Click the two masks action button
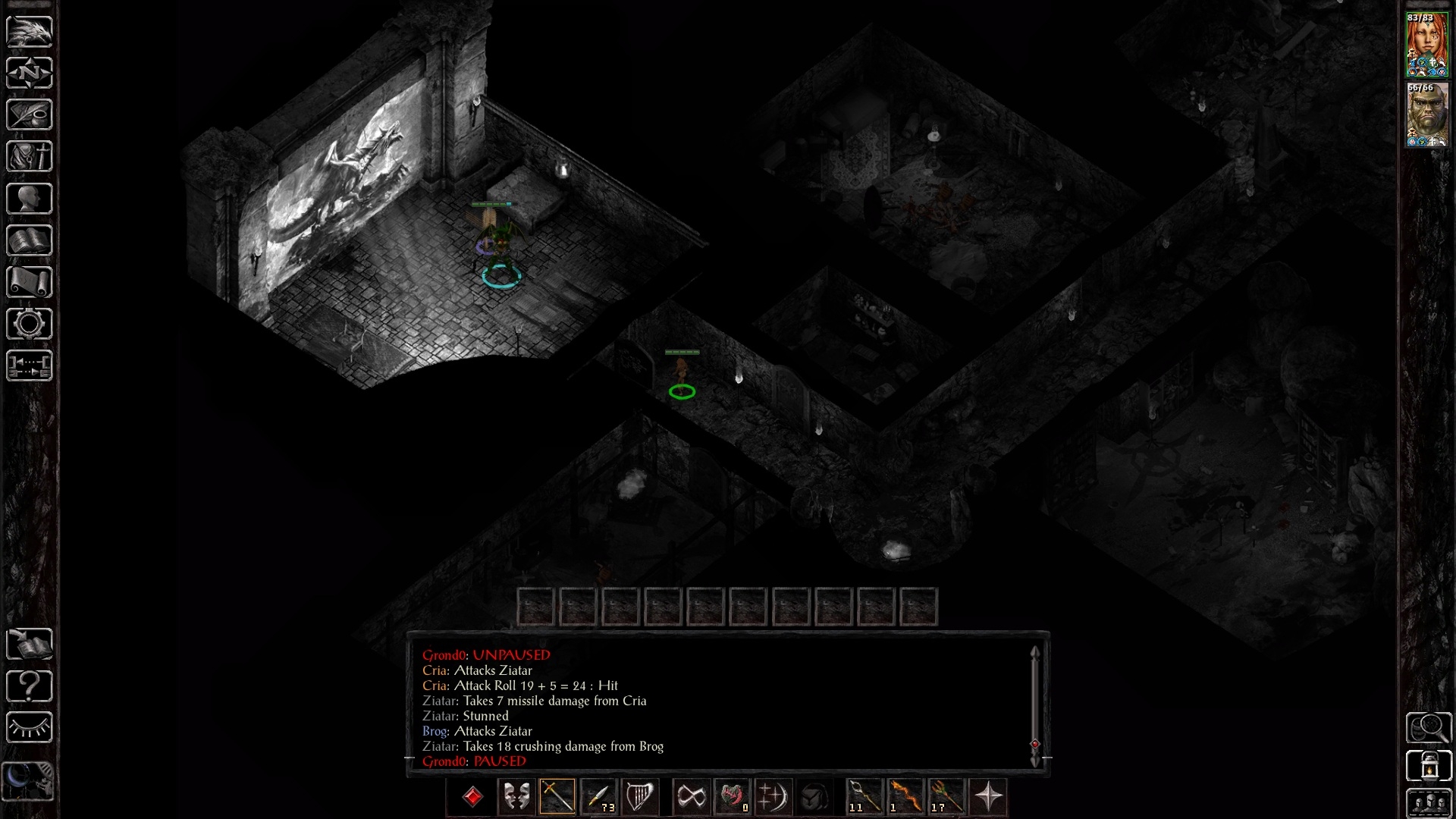This screenshot has width=1456, height=819. point(516,797)
